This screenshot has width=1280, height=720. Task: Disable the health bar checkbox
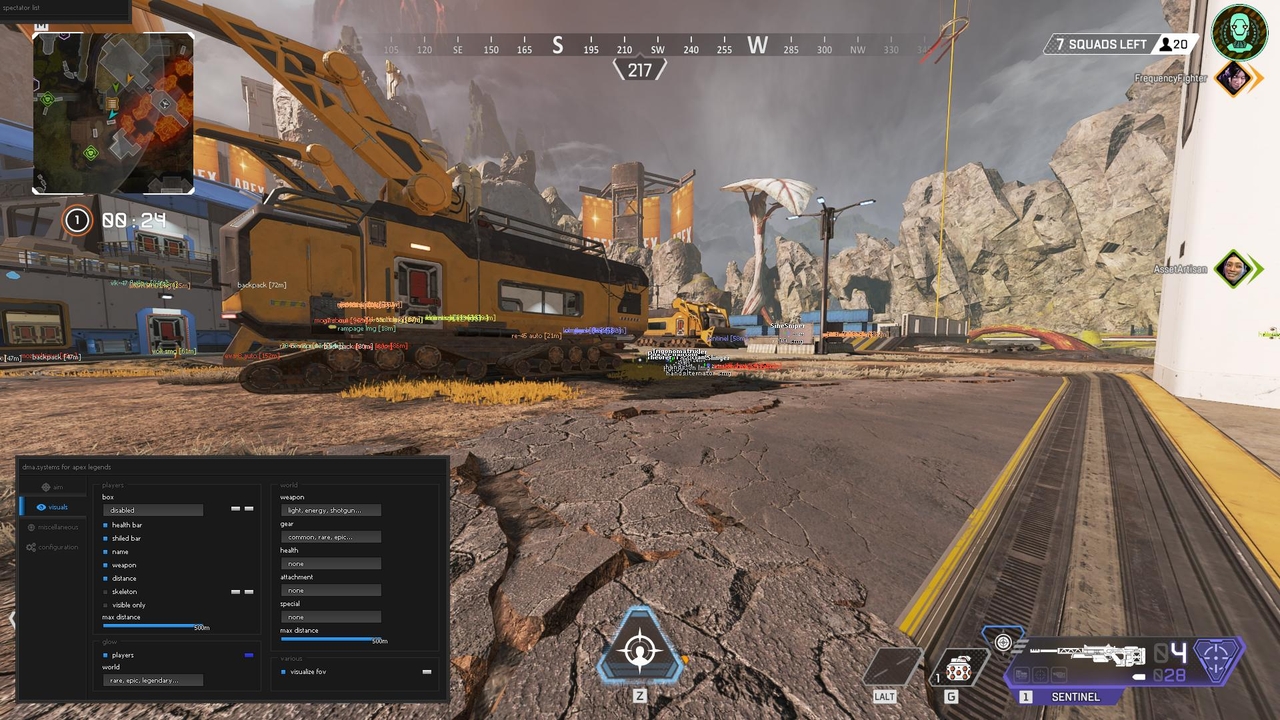104,525
